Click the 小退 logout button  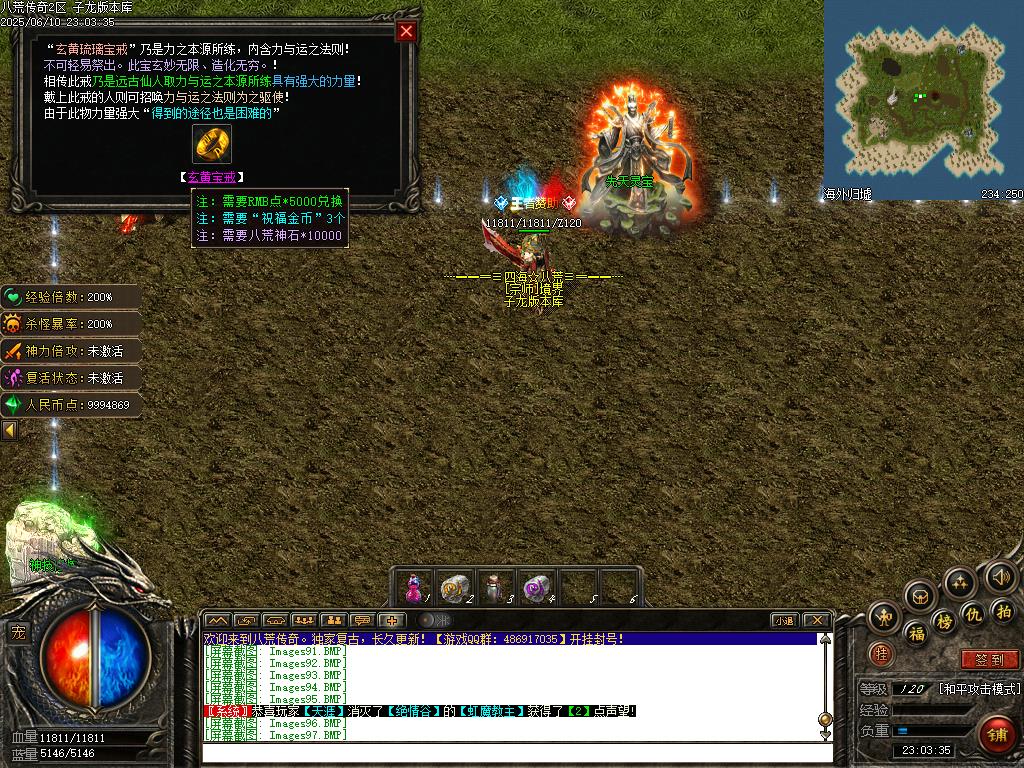[x=783, y=620]
